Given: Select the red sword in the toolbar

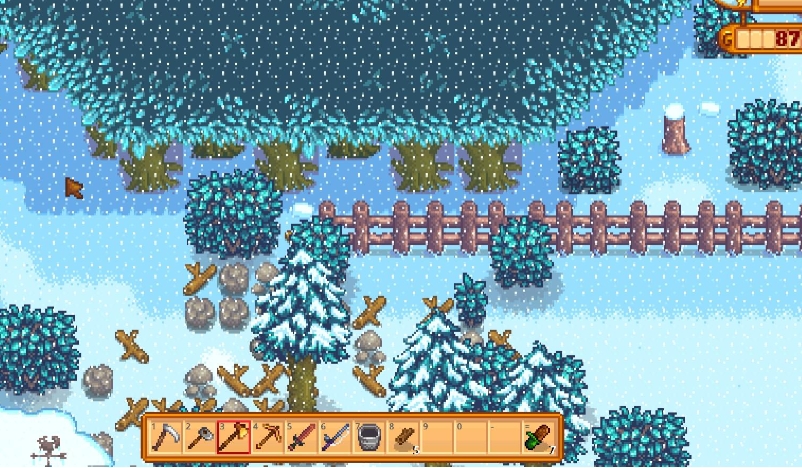Looking at the screenshot, I should [301, 437].
